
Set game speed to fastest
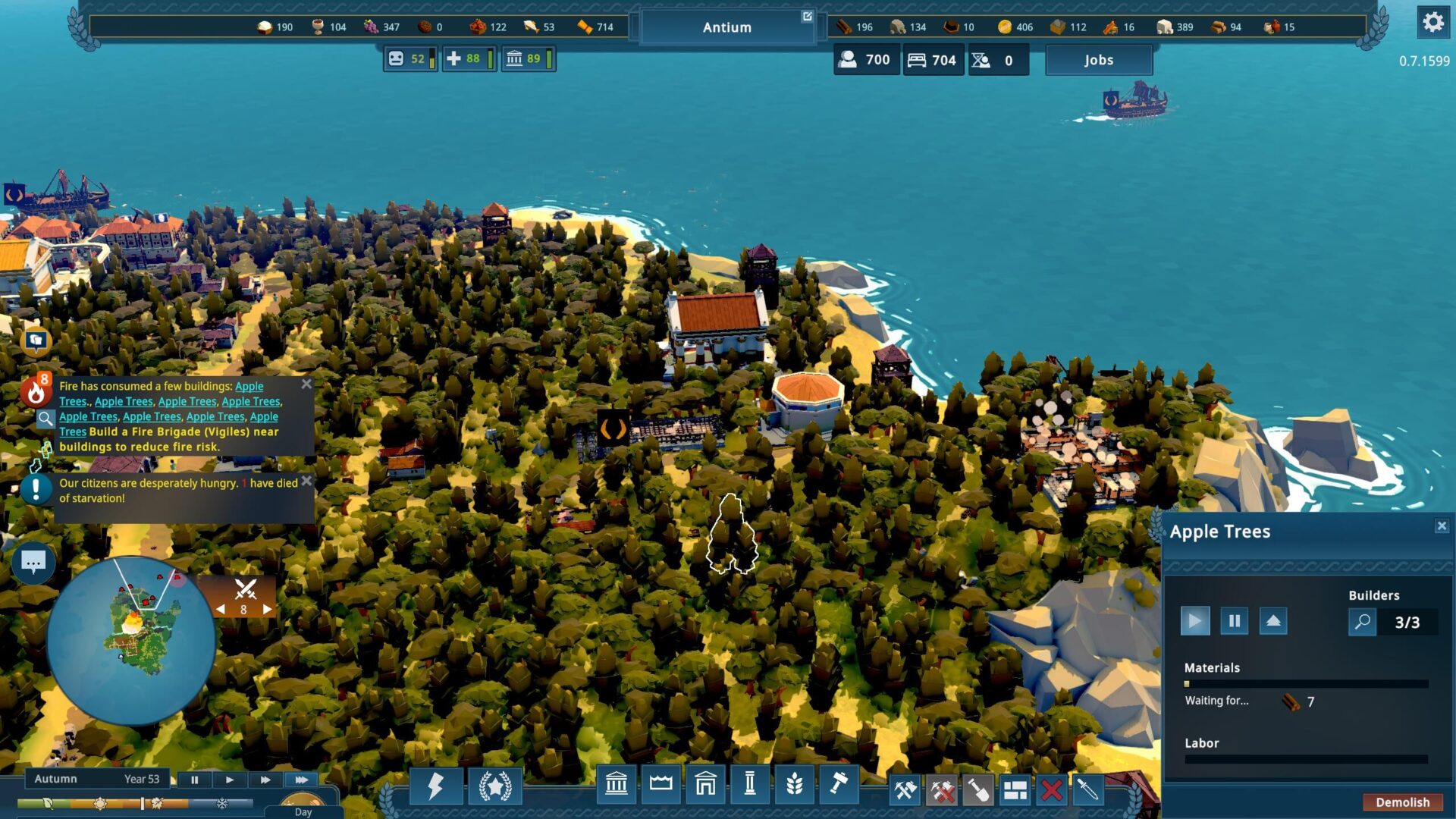(x=301, y=780)
